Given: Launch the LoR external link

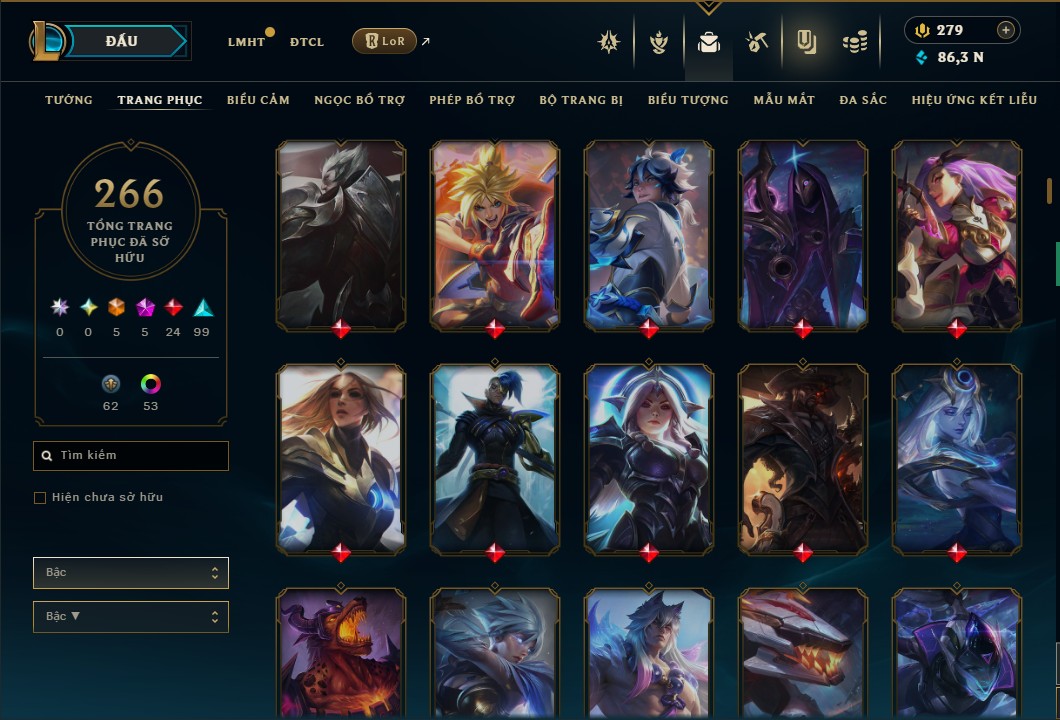Looking at the screenshot, I should 385,41.
